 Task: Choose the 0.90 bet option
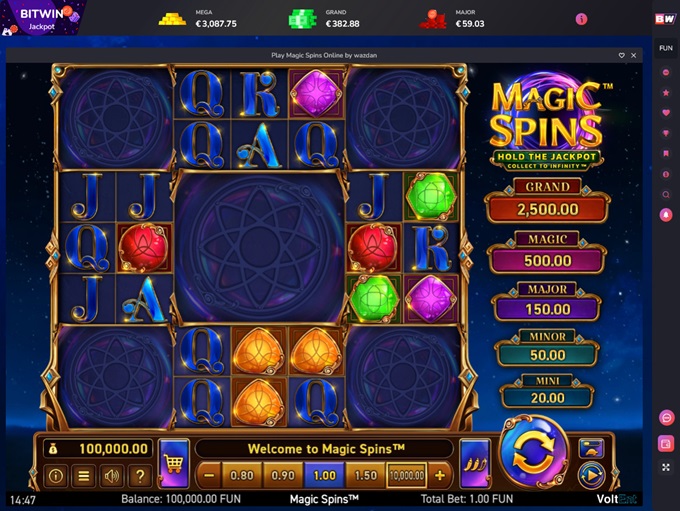pyautogui.click(x=283, y=476)
